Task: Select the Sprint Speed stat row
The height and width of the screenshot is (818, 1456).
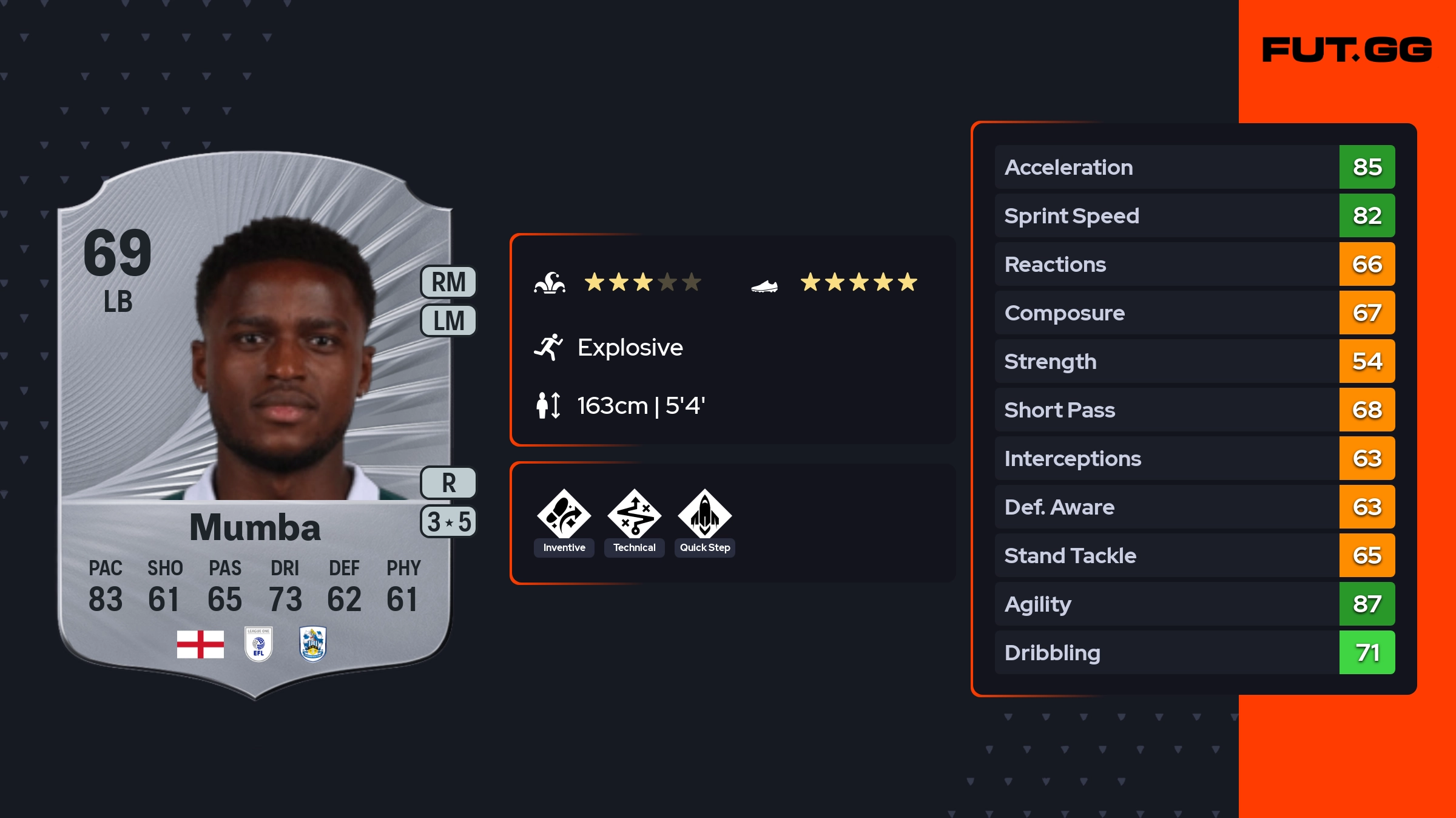Action: point(1195,215)
